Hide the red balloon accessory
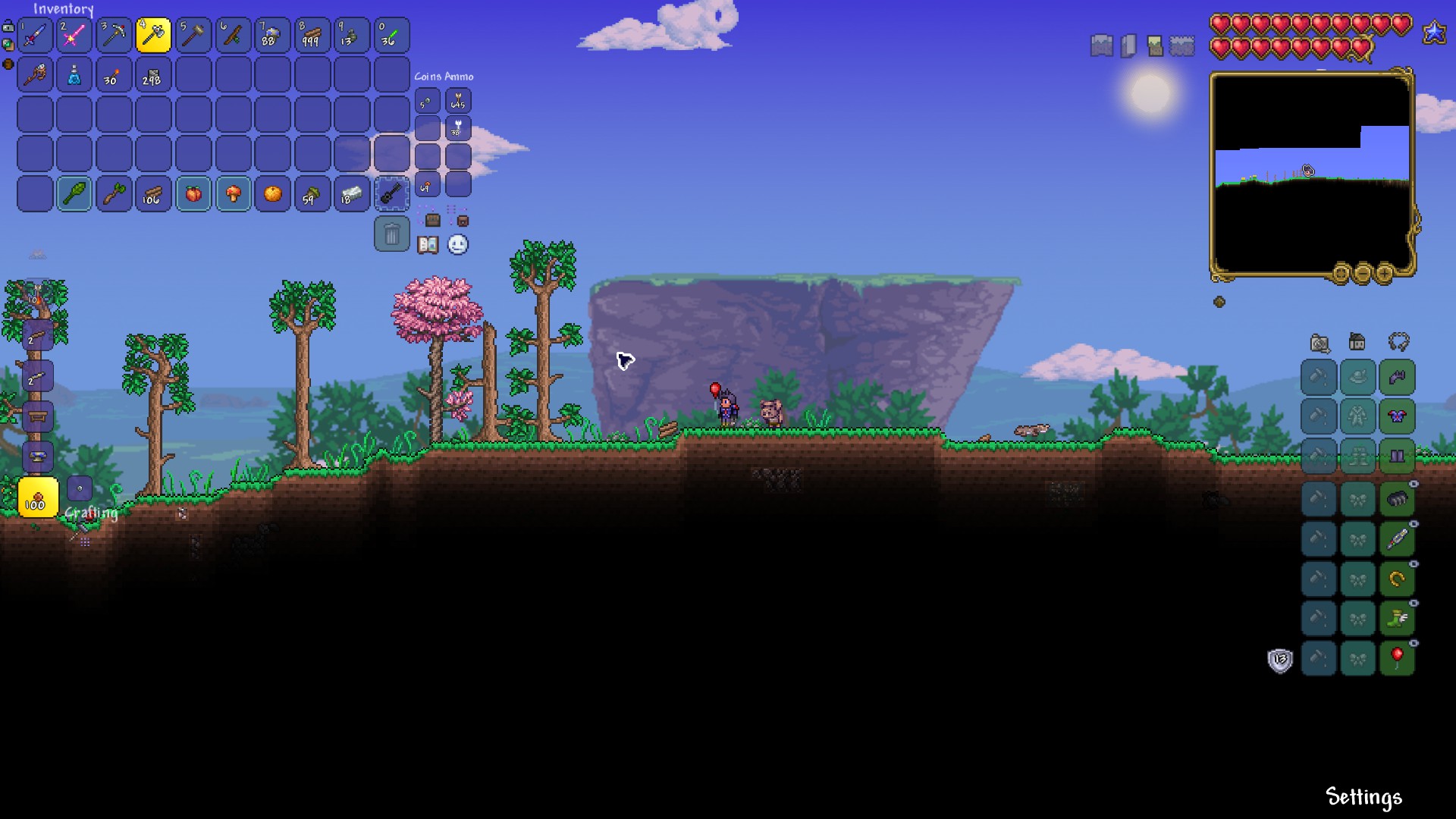This screenshot has width=1456, height=819. click(1413, 643)
